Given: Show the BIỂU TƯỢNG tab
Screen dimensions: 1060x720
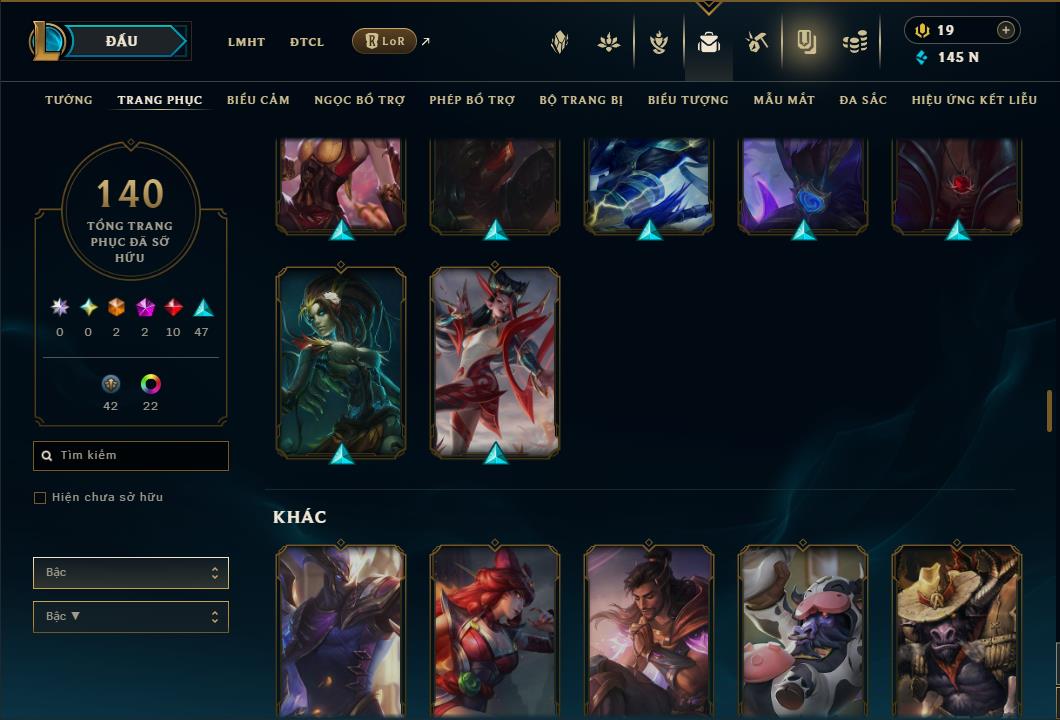Looking at the screenshot, I should (x=688, y=100).
